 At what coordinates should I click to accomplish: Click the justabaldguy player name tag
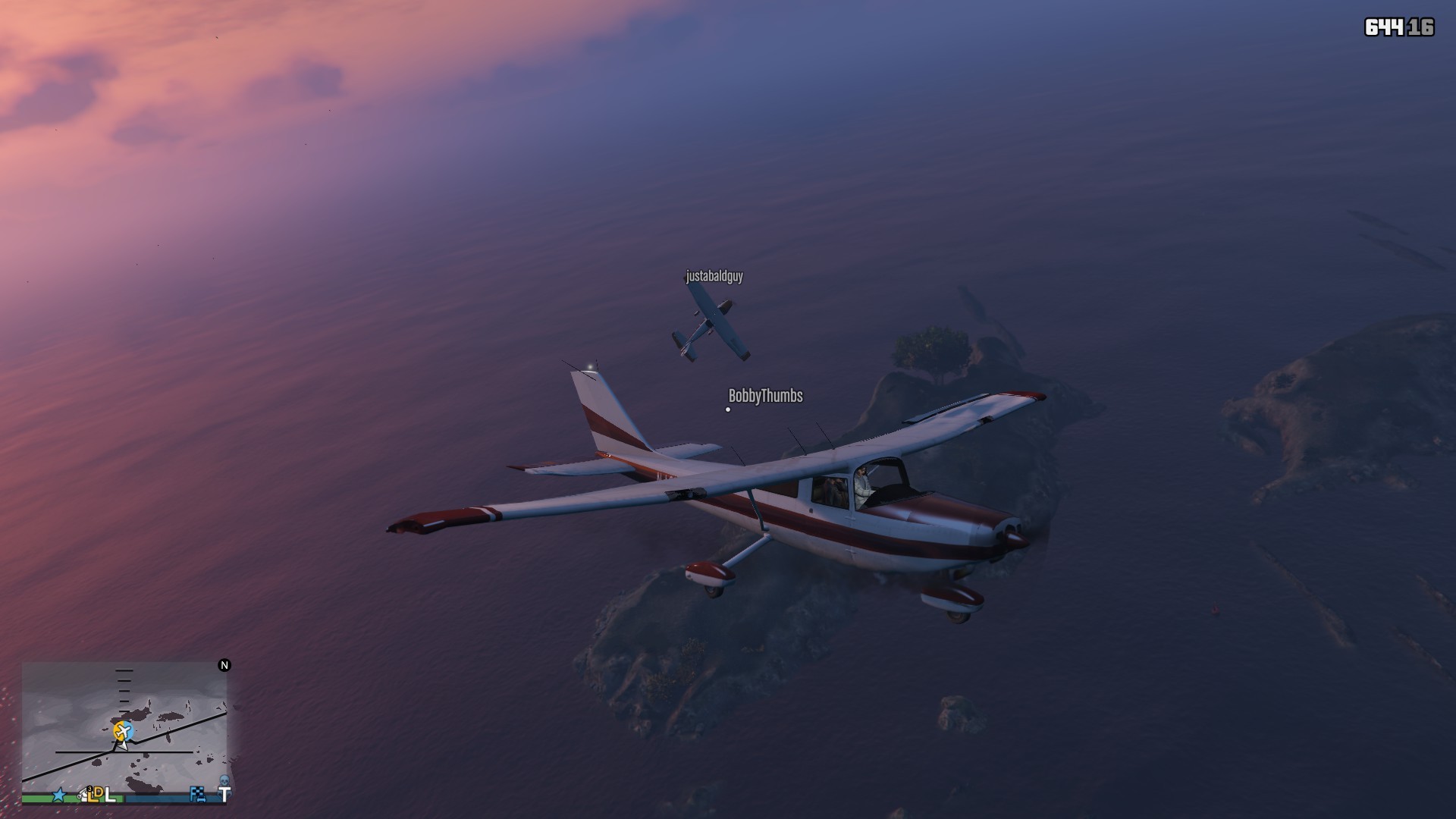pyautogui.click(x=714, y=276)
